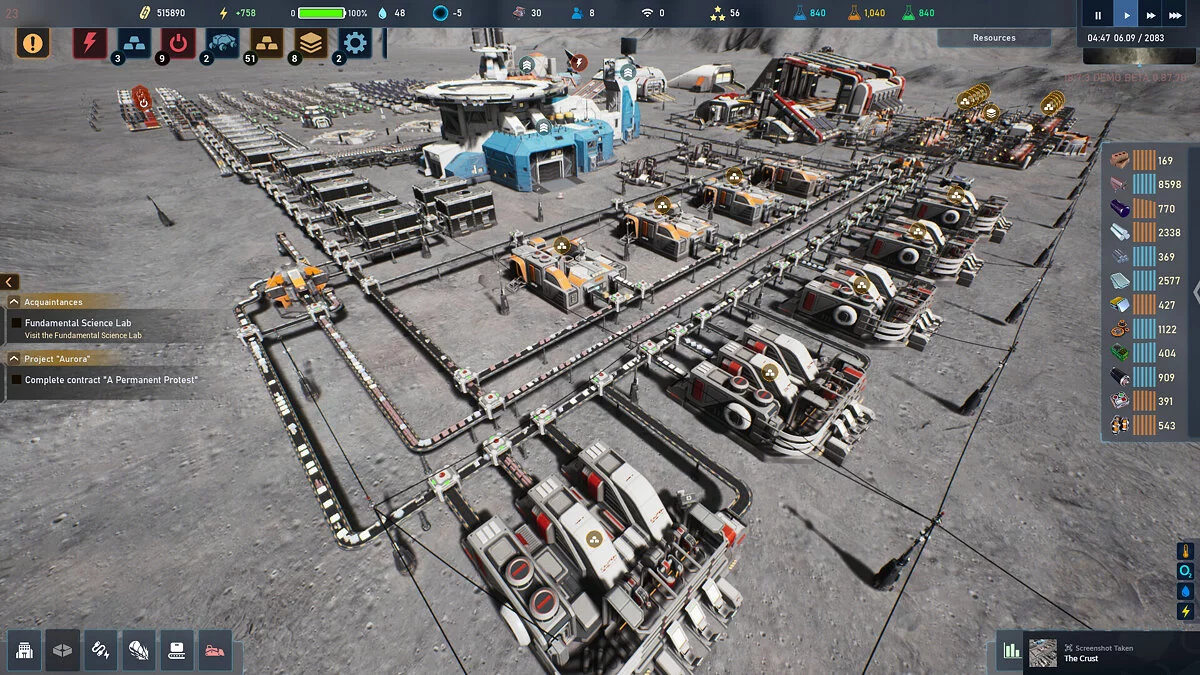Image resolution: width=1200 pixels, height=675 pixels.
Task: Open the blue rover notification
Action: tap(222, 43)
